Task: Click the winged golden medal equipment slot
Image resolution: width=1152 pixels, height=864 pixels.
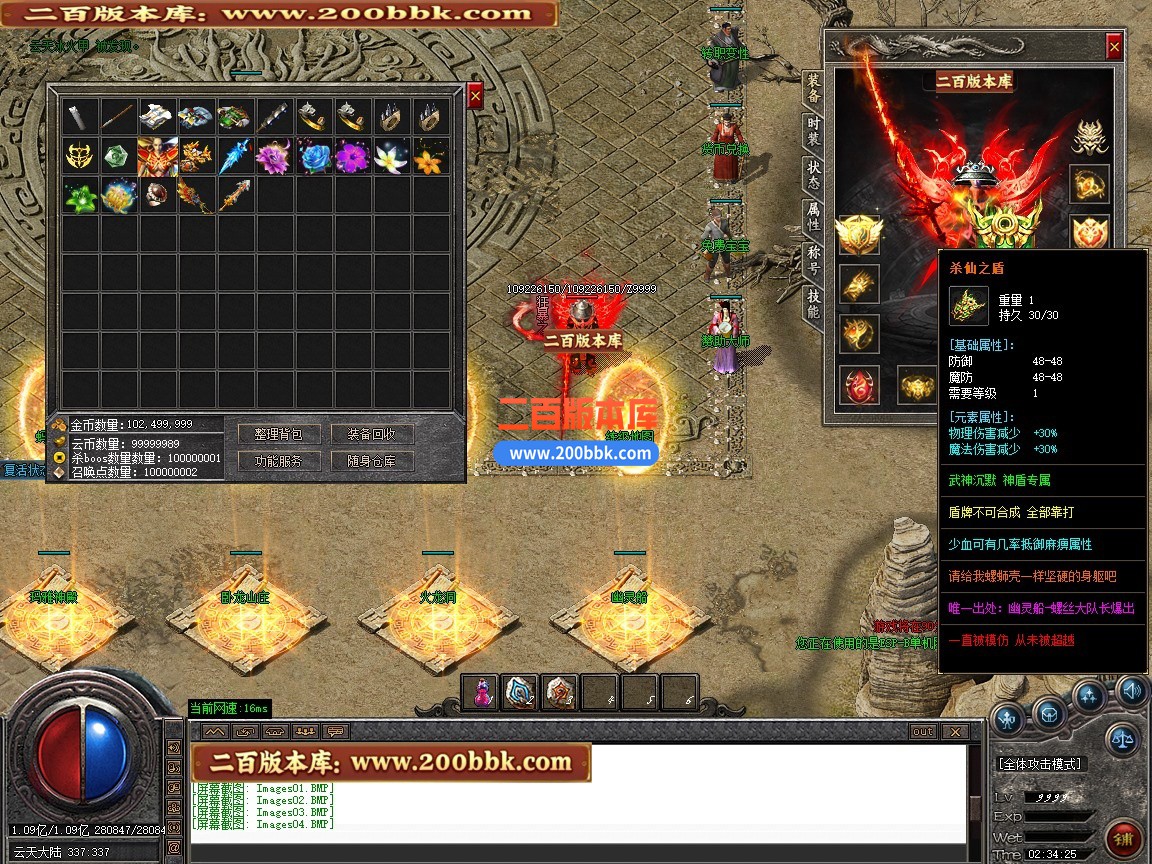Action: (x=859, y=235)
